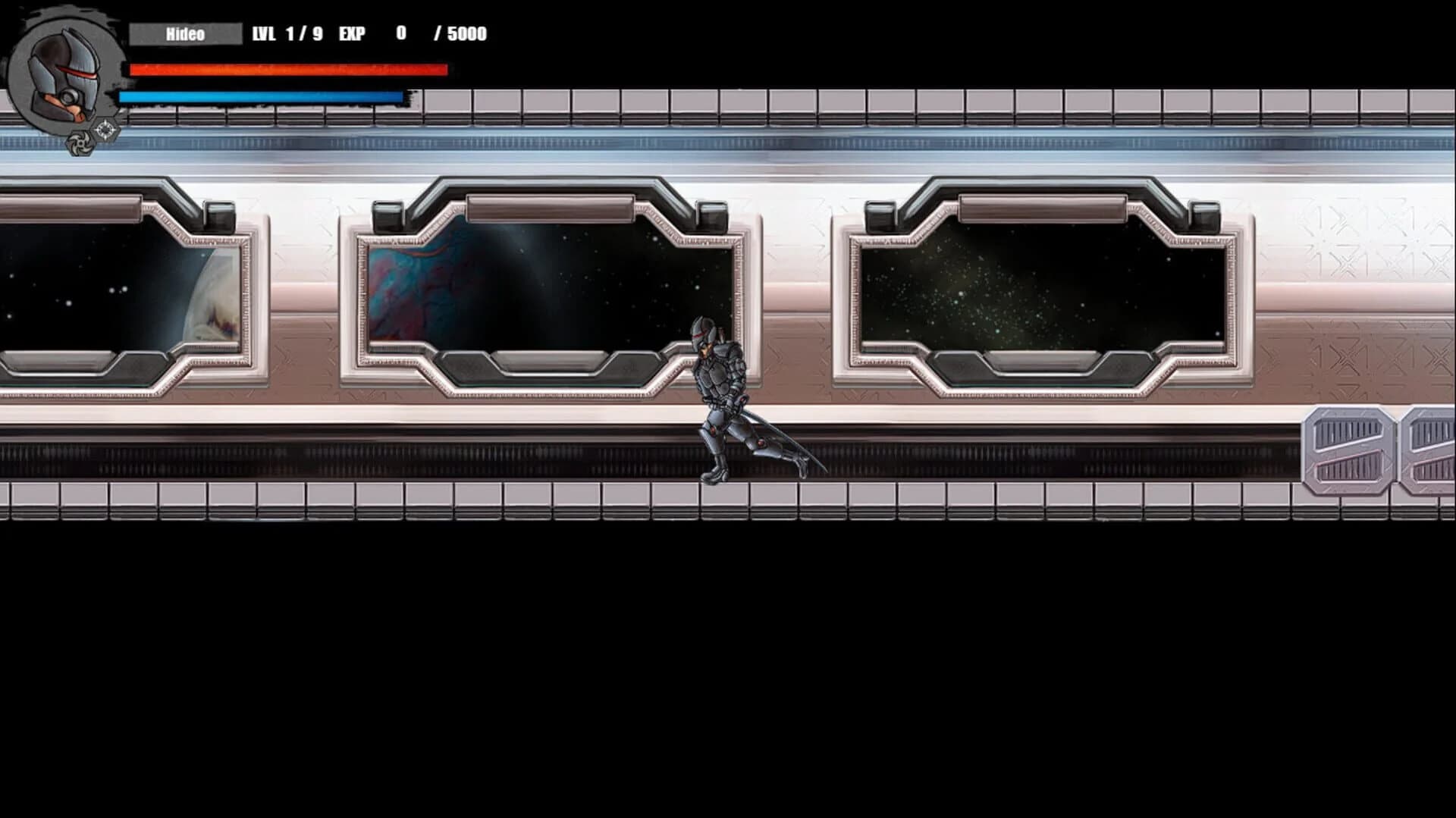Image resolution: width=1456 pixels, height=818 pixels.
Task: Click the EXP text label
Action: pos(351,33)
